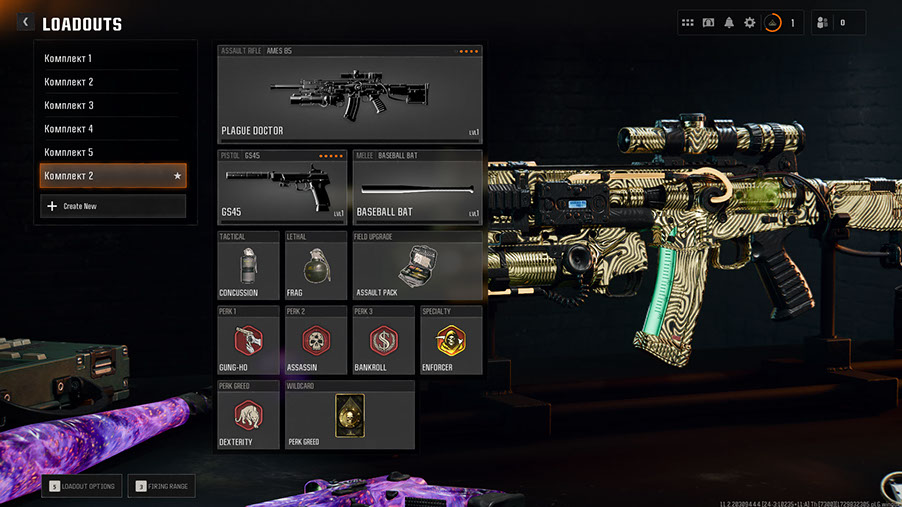Click Create New loadout button
This screenshot has width=902, height=507.
(112, 206)
